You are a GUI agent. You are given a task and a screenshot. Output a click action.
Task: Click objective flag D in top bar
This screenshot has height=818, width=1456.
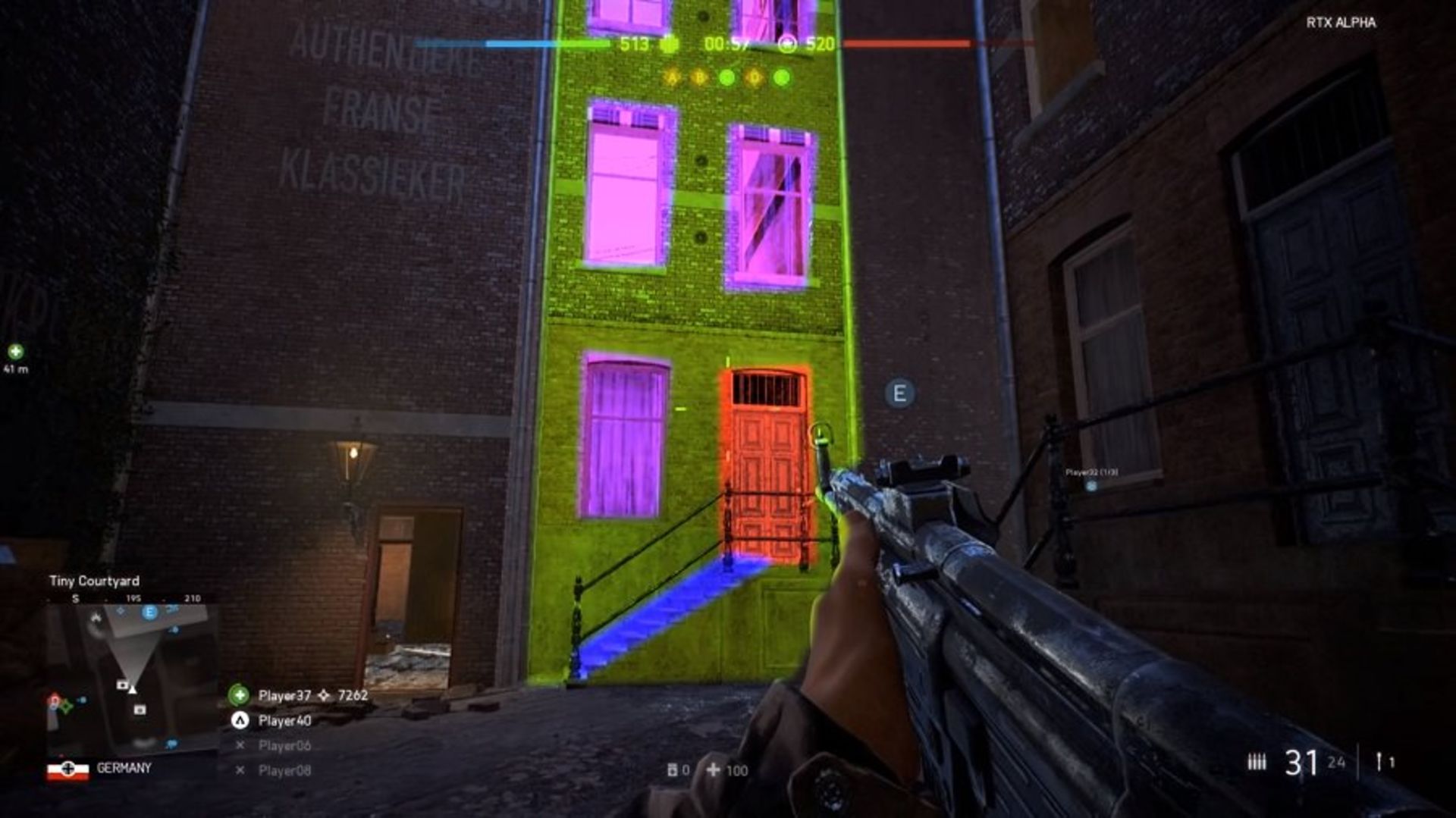pyautogui.click(x=755, y=77)
